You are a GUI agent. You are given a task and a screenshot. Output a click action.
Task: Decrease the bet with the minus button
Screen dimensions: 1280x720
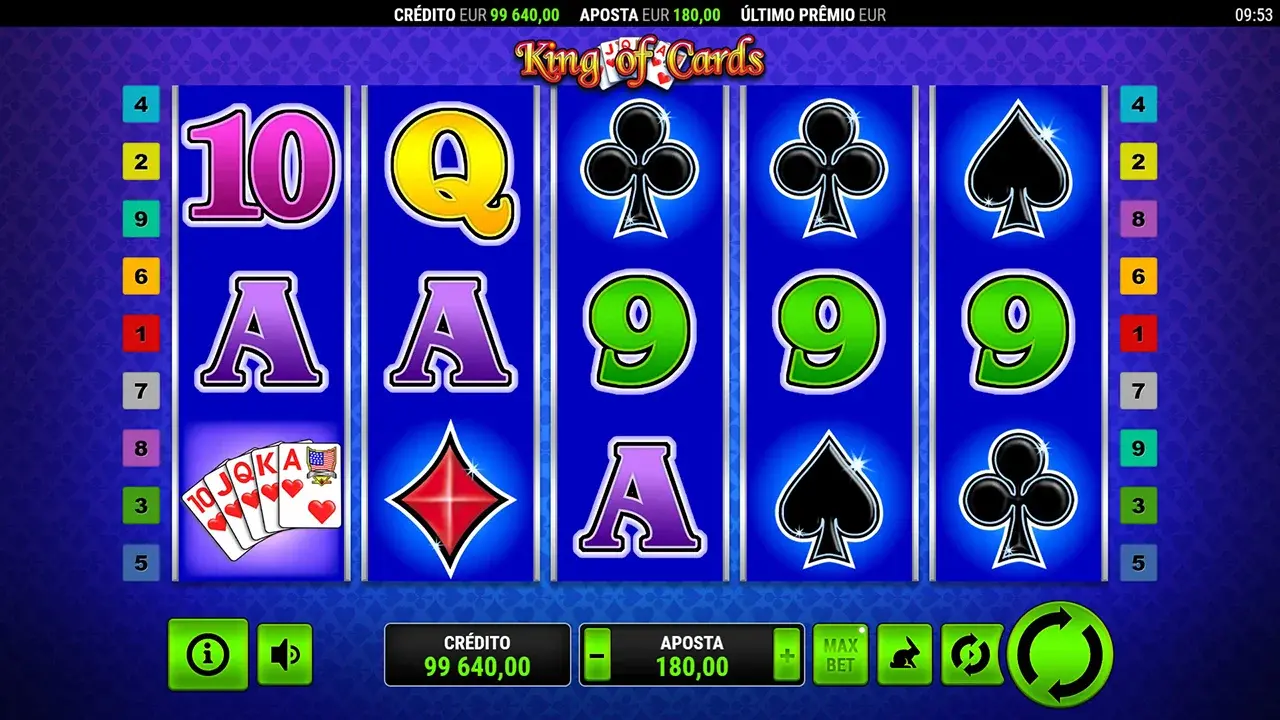pos(597,654)
